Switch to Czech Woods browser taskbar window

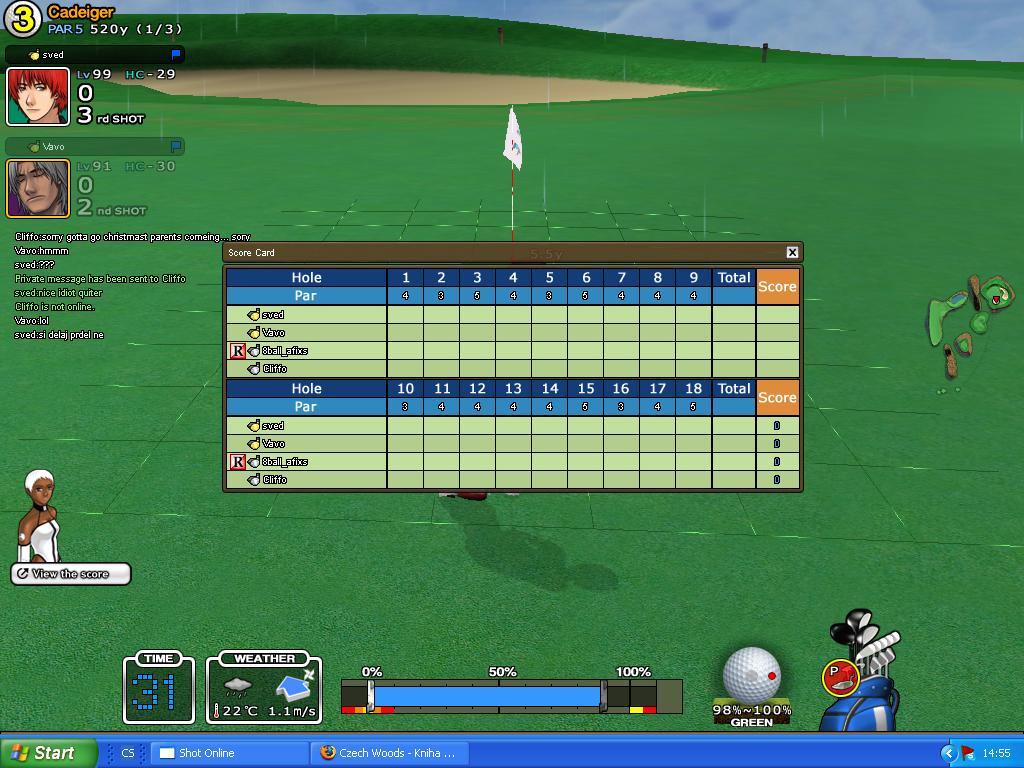coord(388,753)
